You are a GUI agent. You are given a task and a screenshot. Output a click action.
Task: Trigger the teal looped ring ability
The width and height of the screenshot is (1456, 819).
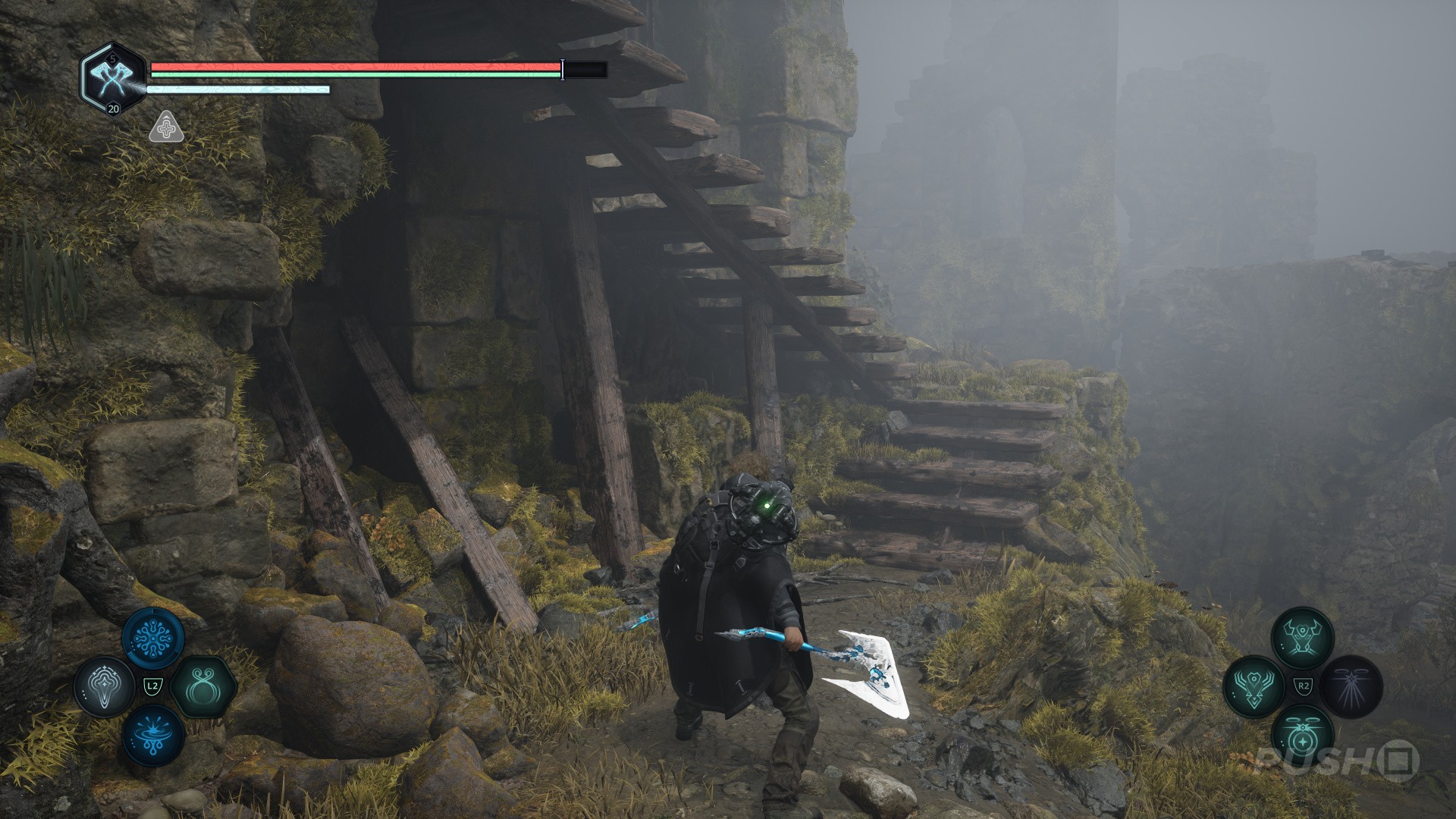click(x=202, y=688)
